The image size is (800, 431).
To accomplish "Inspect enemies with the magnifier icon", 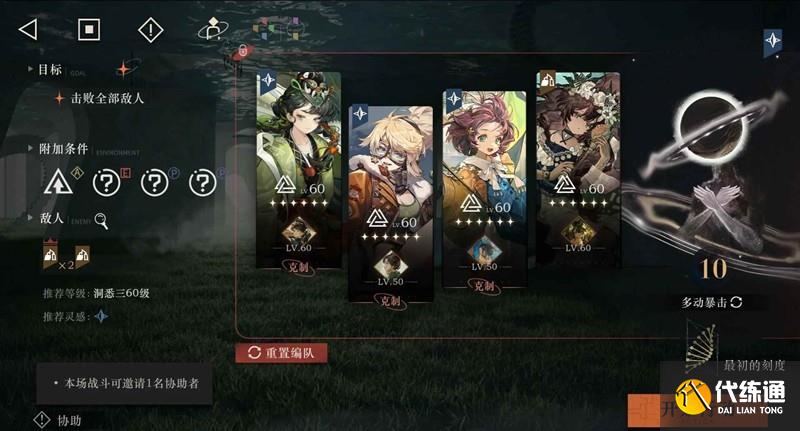I will 100,222.
